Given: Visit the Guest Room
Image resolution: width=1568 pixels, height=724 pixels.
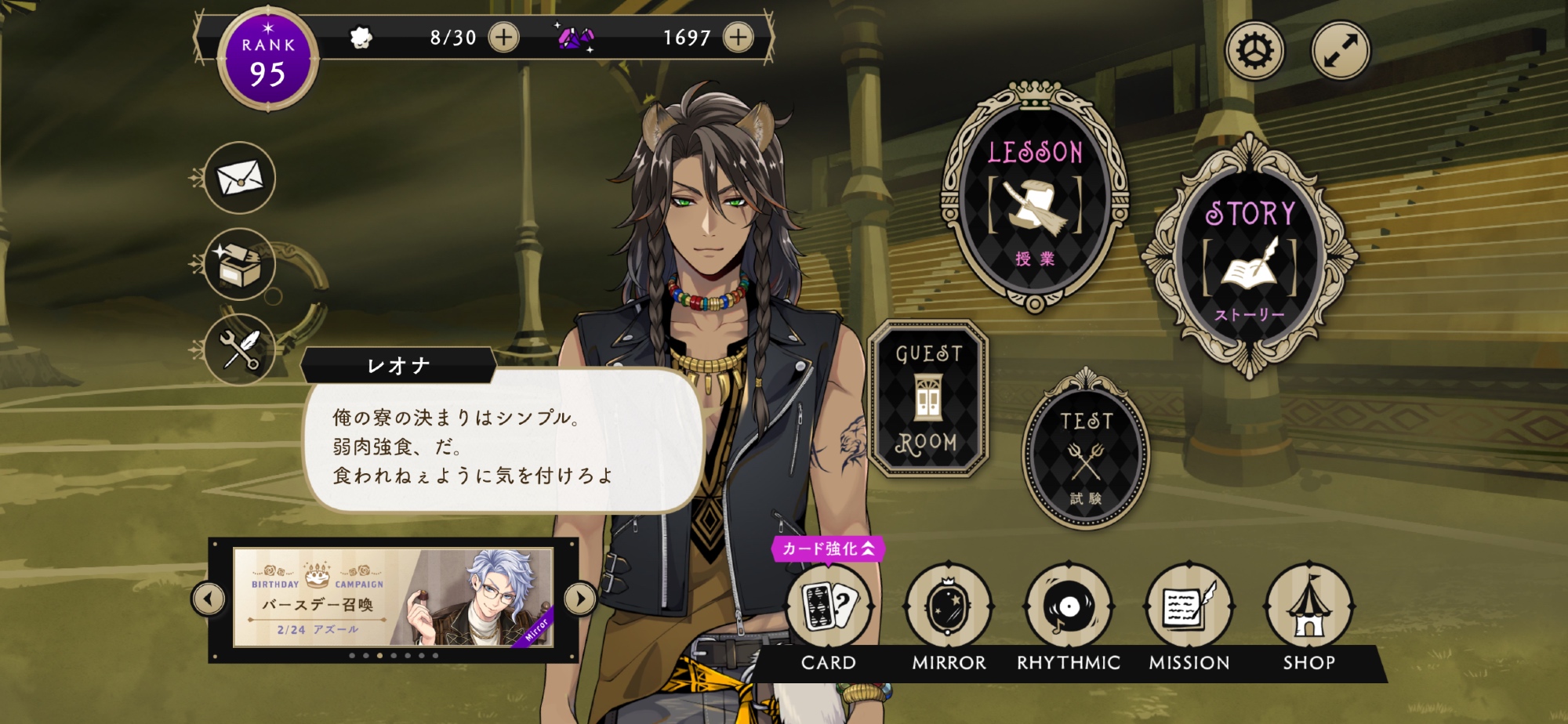Looking at the screenshot, I should click(927, 398).
